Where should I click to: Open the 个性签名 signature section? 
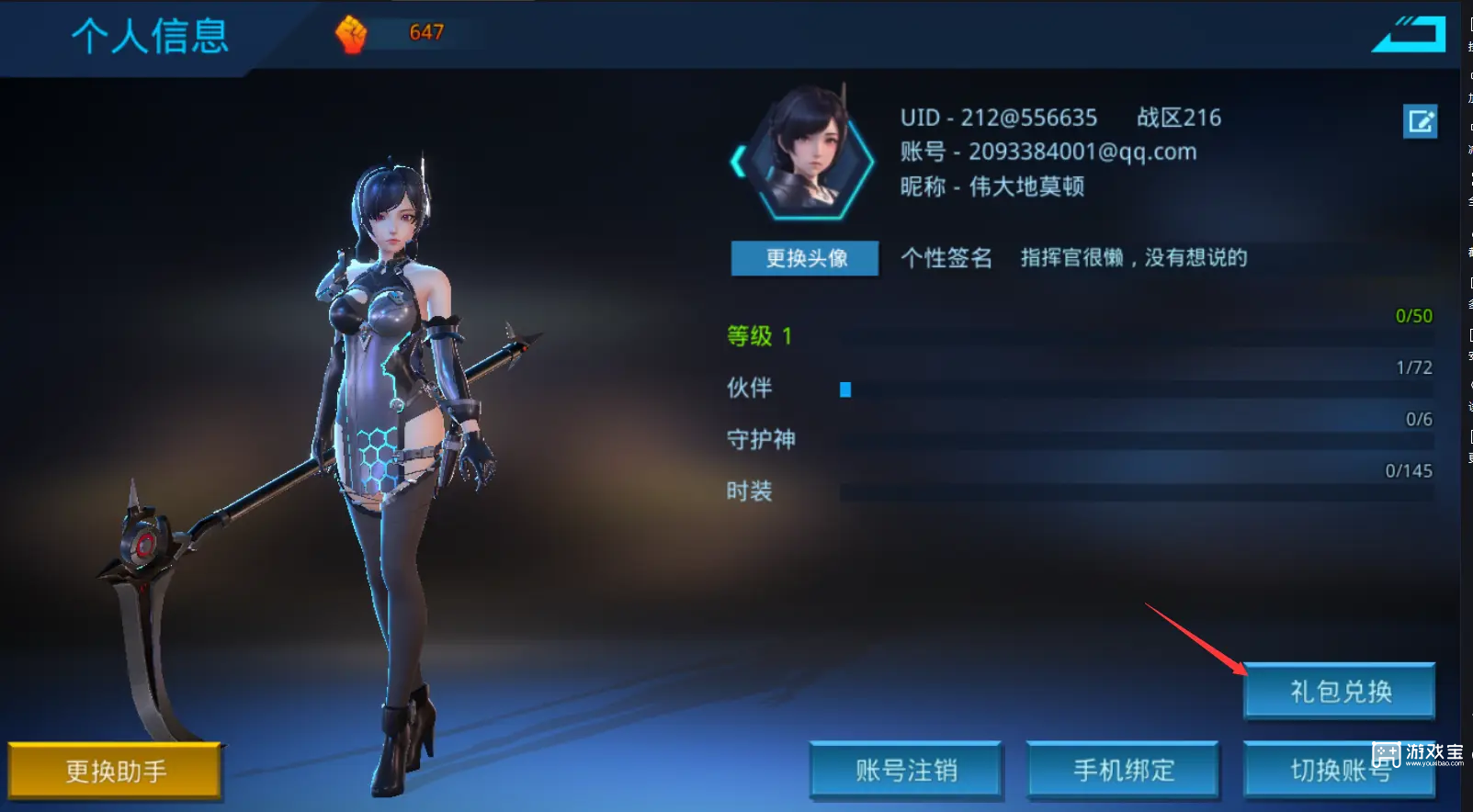pos(946,258)
